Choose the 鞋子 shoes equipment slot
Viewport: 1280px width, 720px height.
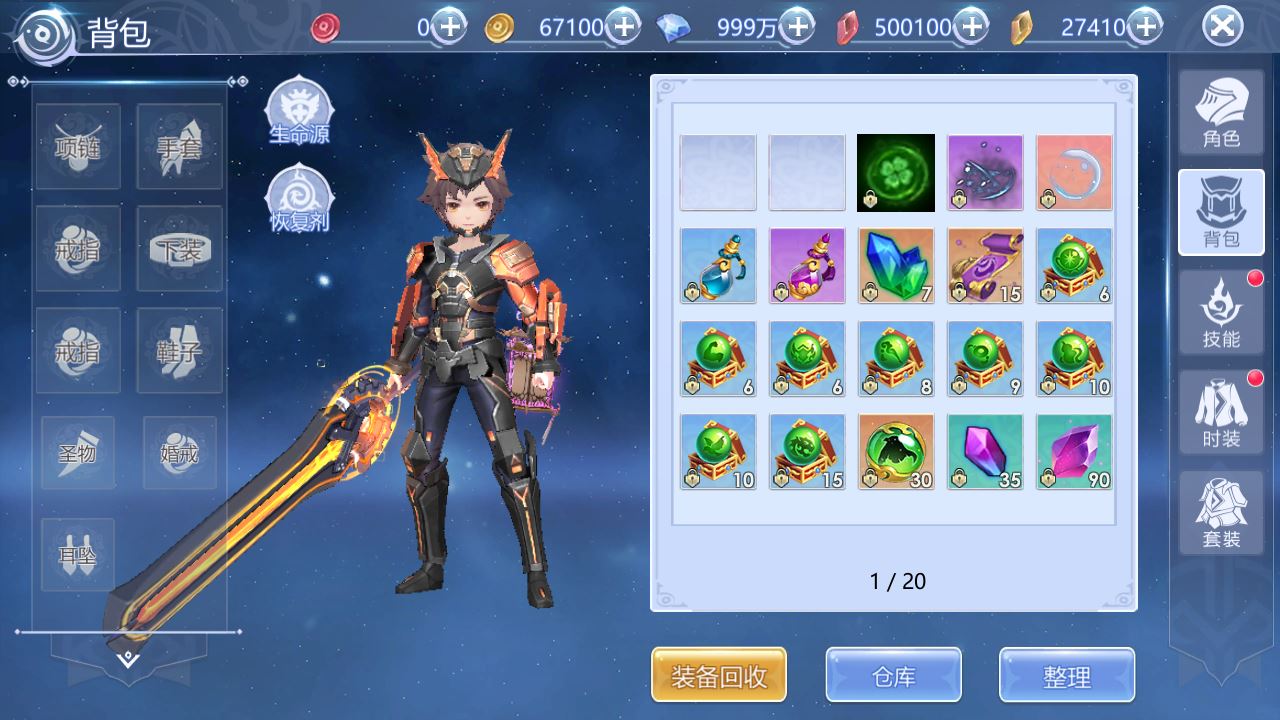(x=179, y=350)
